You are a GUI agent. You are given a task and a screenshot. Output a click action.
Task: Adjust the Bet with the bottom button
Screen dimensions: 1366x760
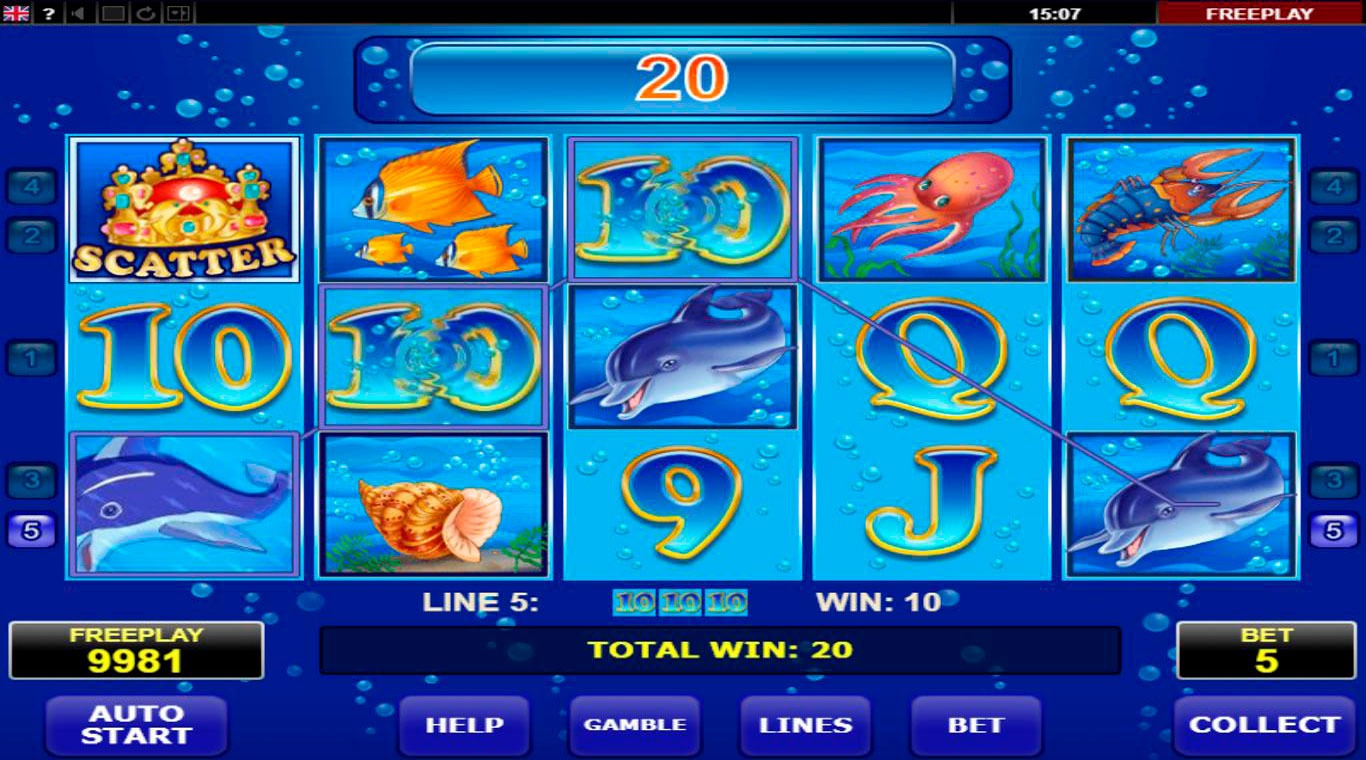(975, 725)
